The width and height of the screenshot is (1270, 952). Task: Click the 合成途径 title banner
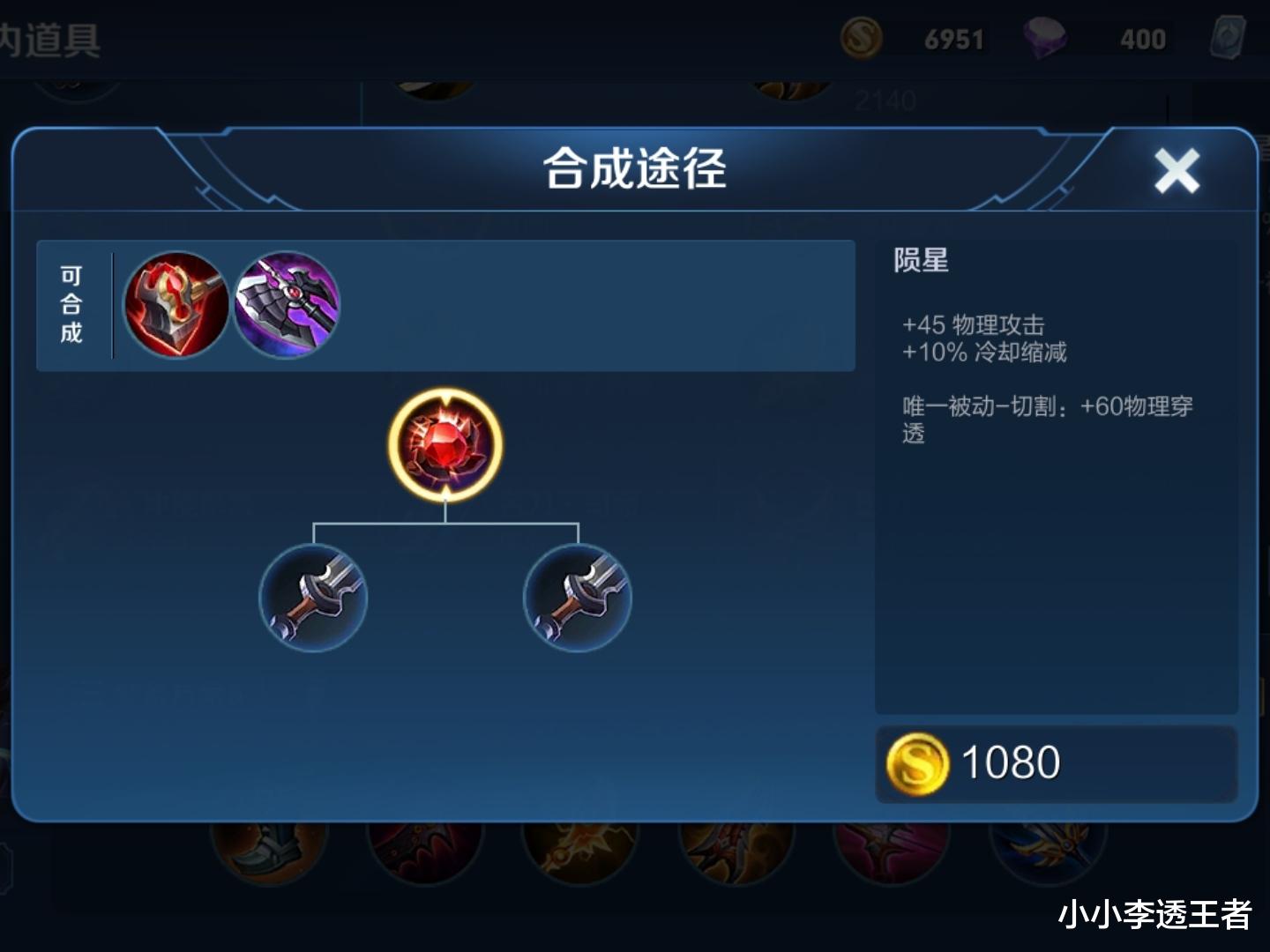(x=633, y=170)
